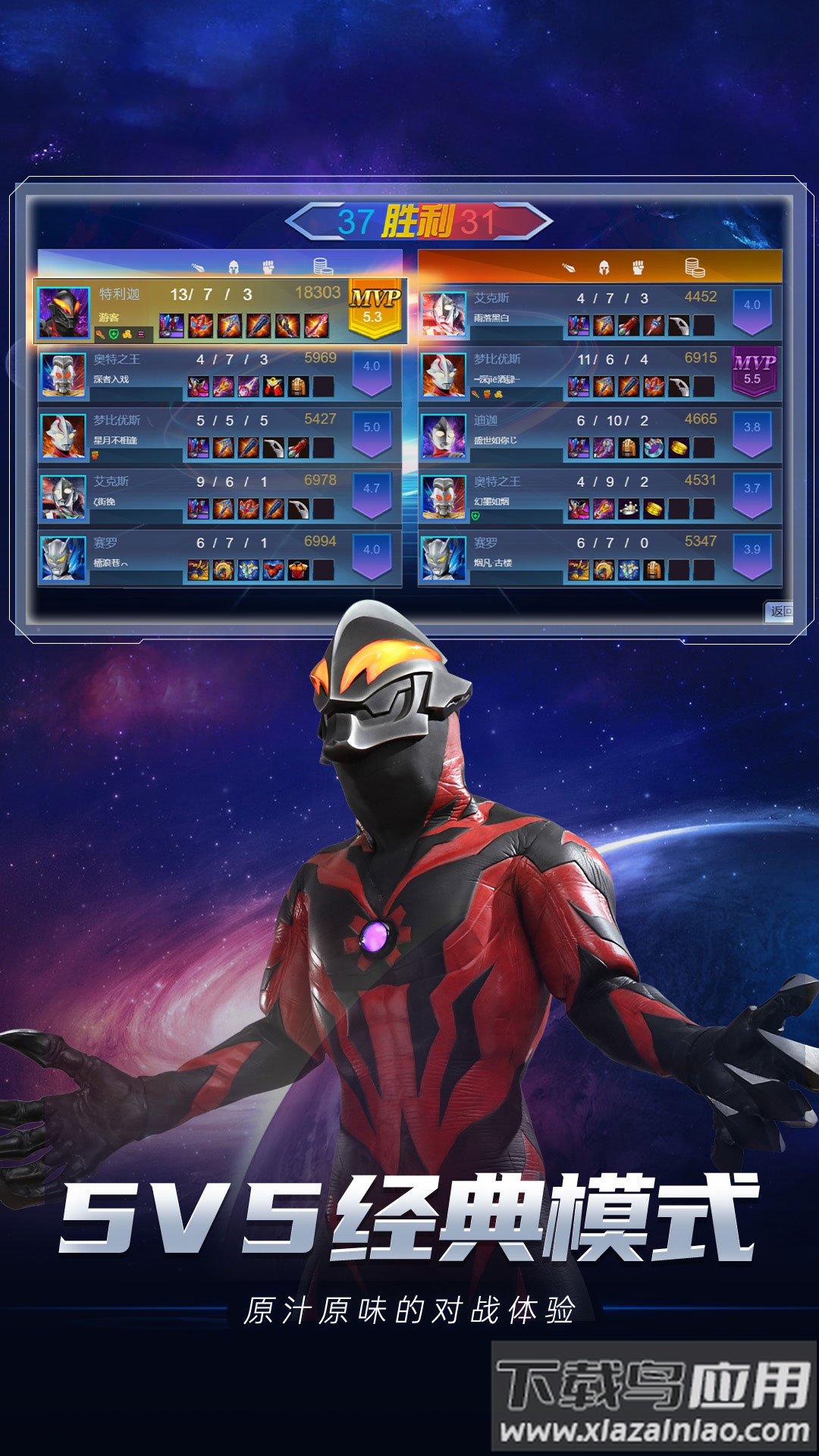Select the 赛罗 row with 5347 gold
This screenshot has height=1456, width=819.
(x=599, y=558)
